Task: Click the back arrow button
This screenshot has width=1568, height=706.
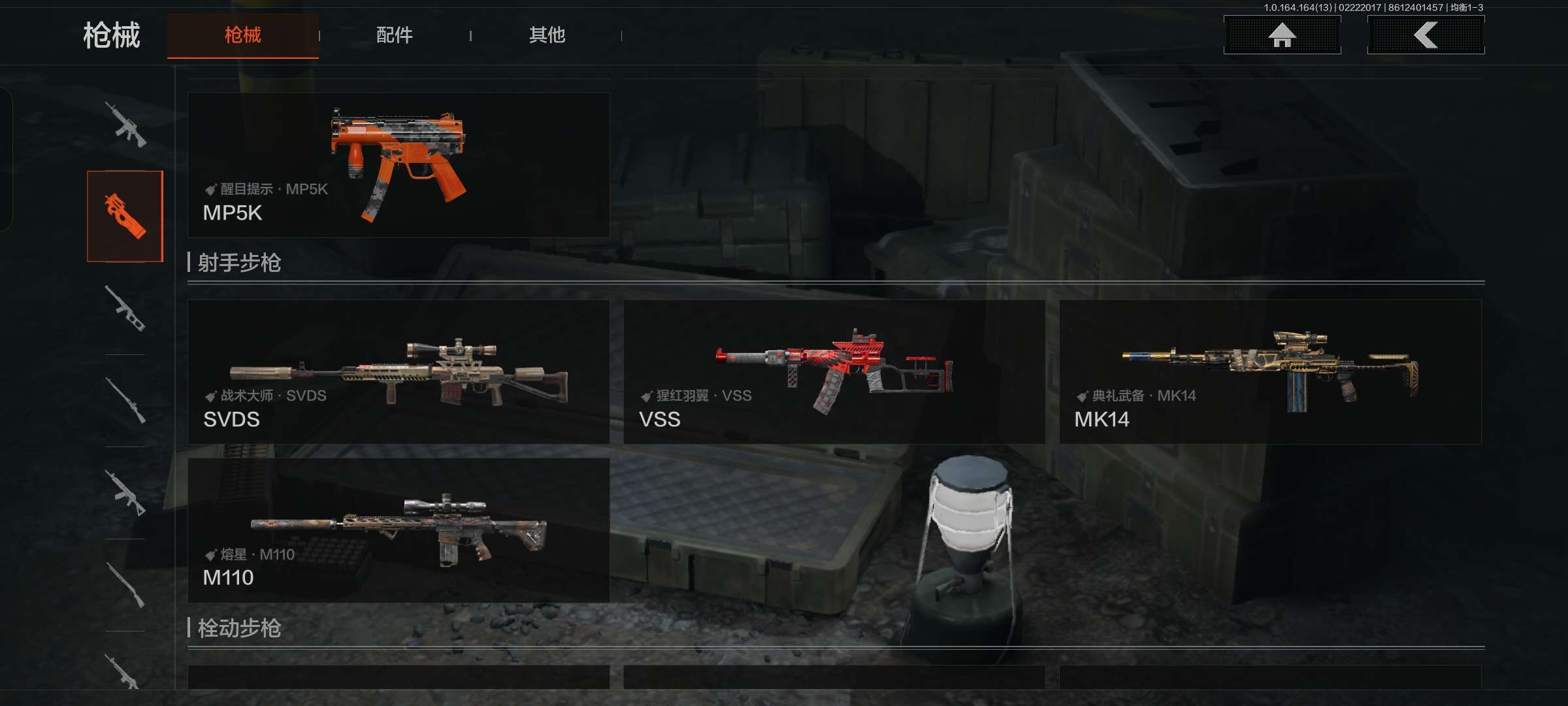Action: point(1426,35)
